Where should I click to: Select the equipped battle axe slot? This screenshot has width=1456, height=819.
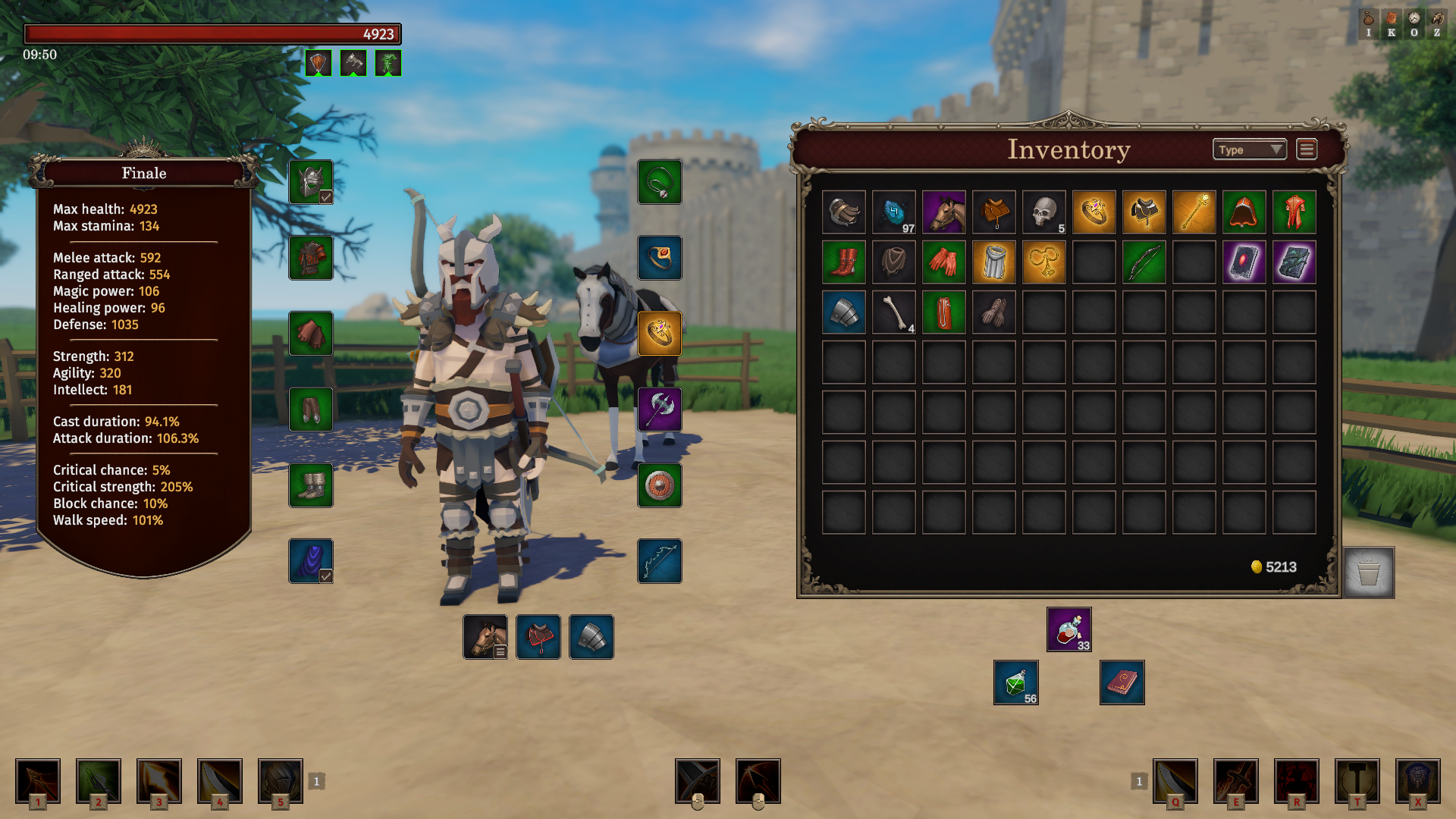click(660, 409)
